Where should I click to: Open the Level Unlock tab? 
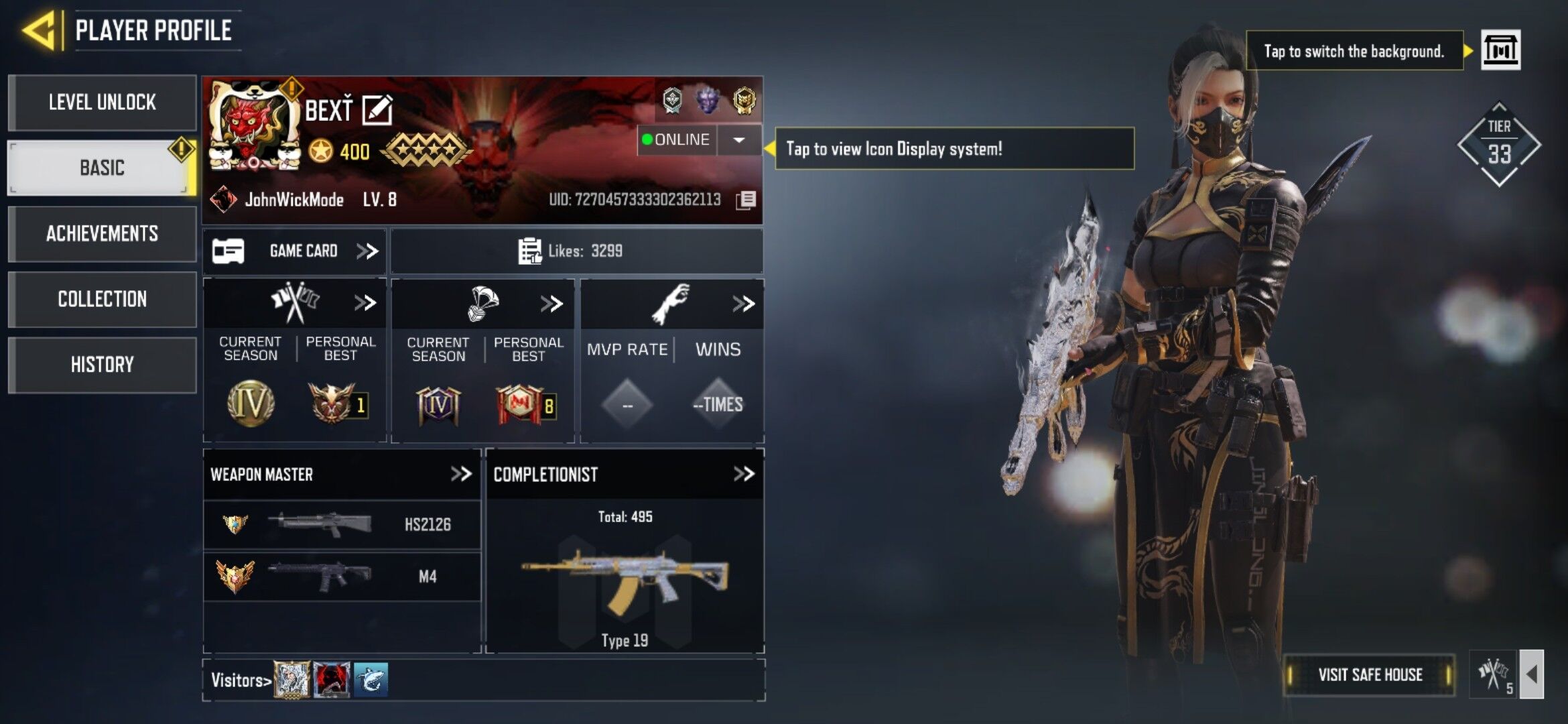[102, 103]
